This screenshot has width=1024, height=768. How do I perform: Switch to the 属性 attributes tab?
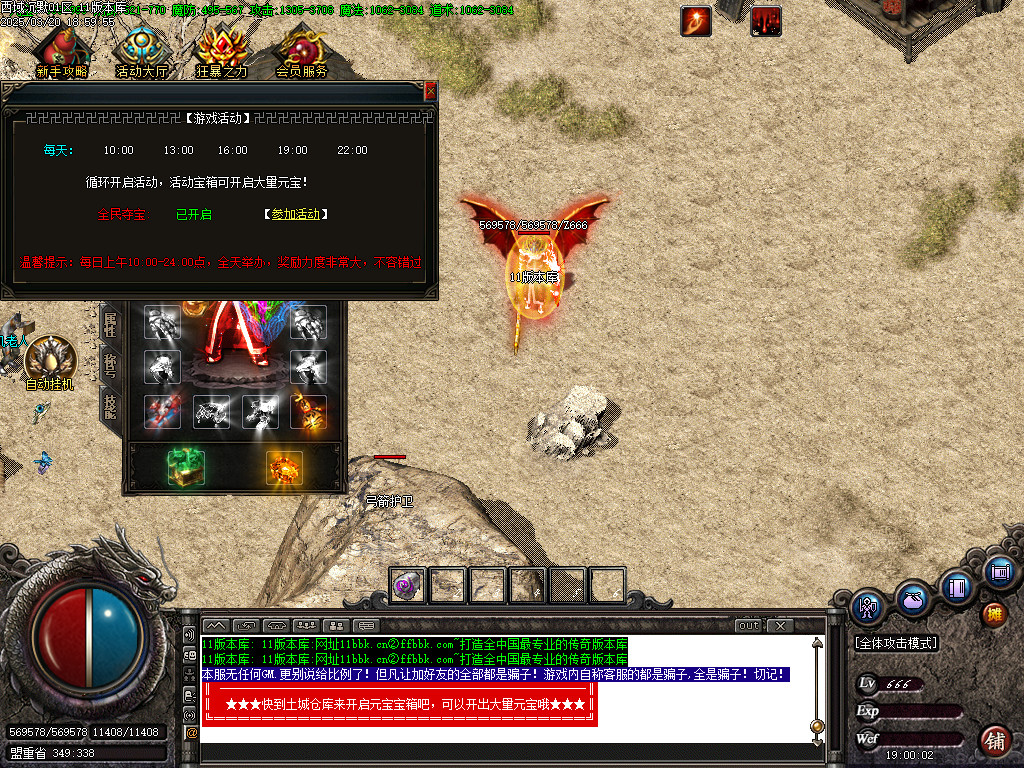110,323
